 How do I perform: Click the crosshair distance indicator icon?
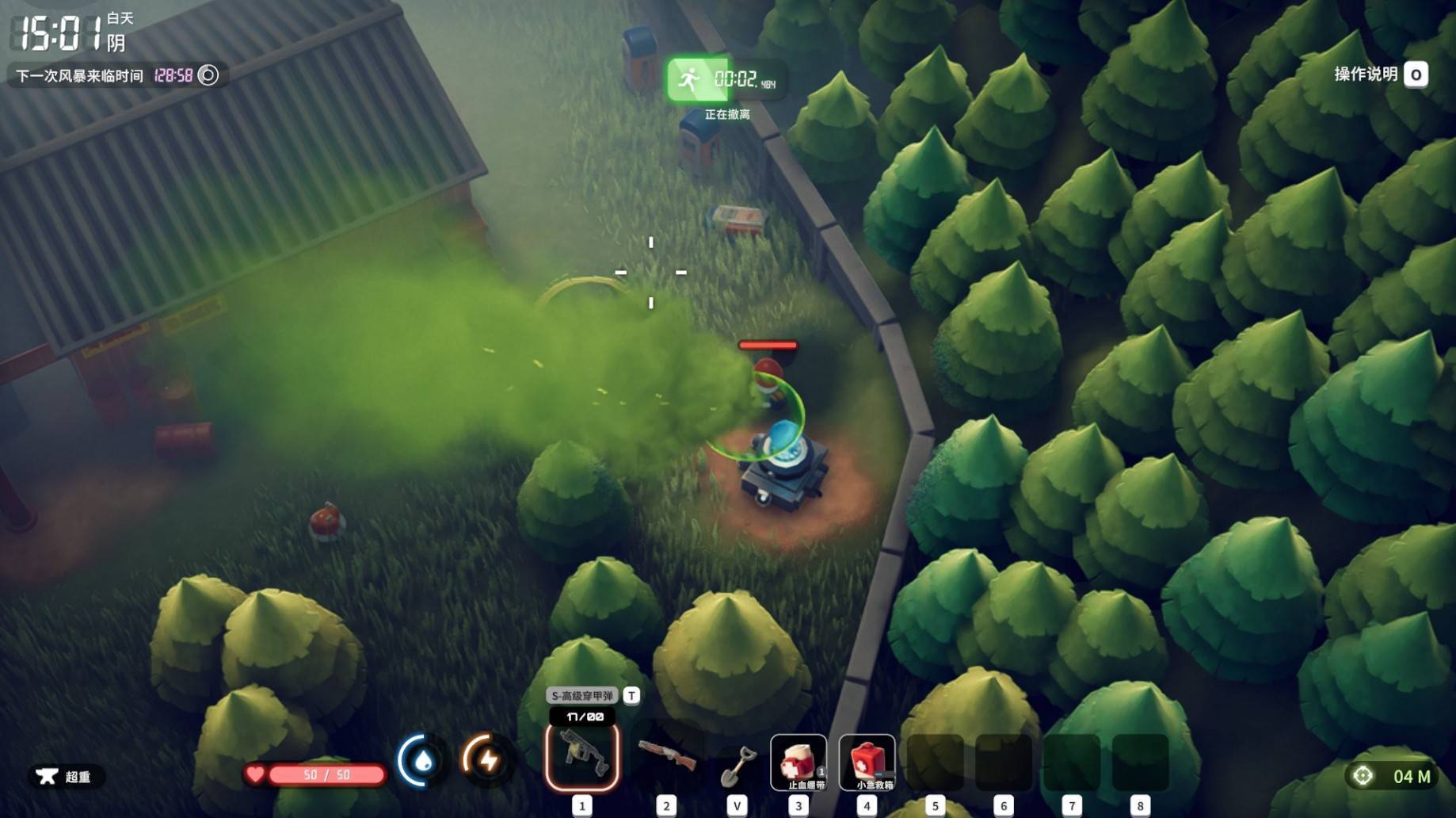[x=1363, y=776]
